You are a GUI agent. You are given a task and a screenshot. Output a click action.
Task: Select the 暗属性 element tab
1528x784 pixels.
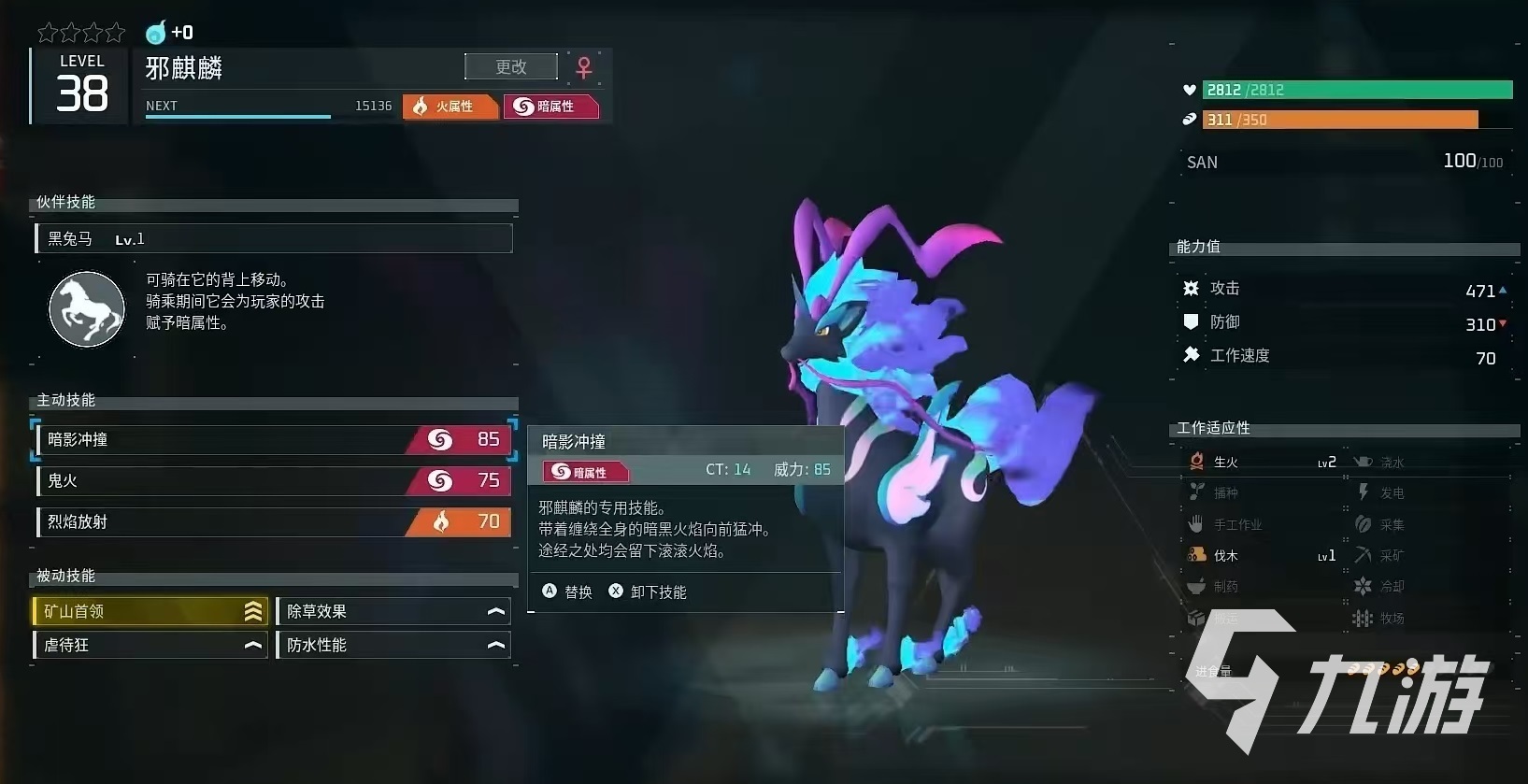coord(551,106)
